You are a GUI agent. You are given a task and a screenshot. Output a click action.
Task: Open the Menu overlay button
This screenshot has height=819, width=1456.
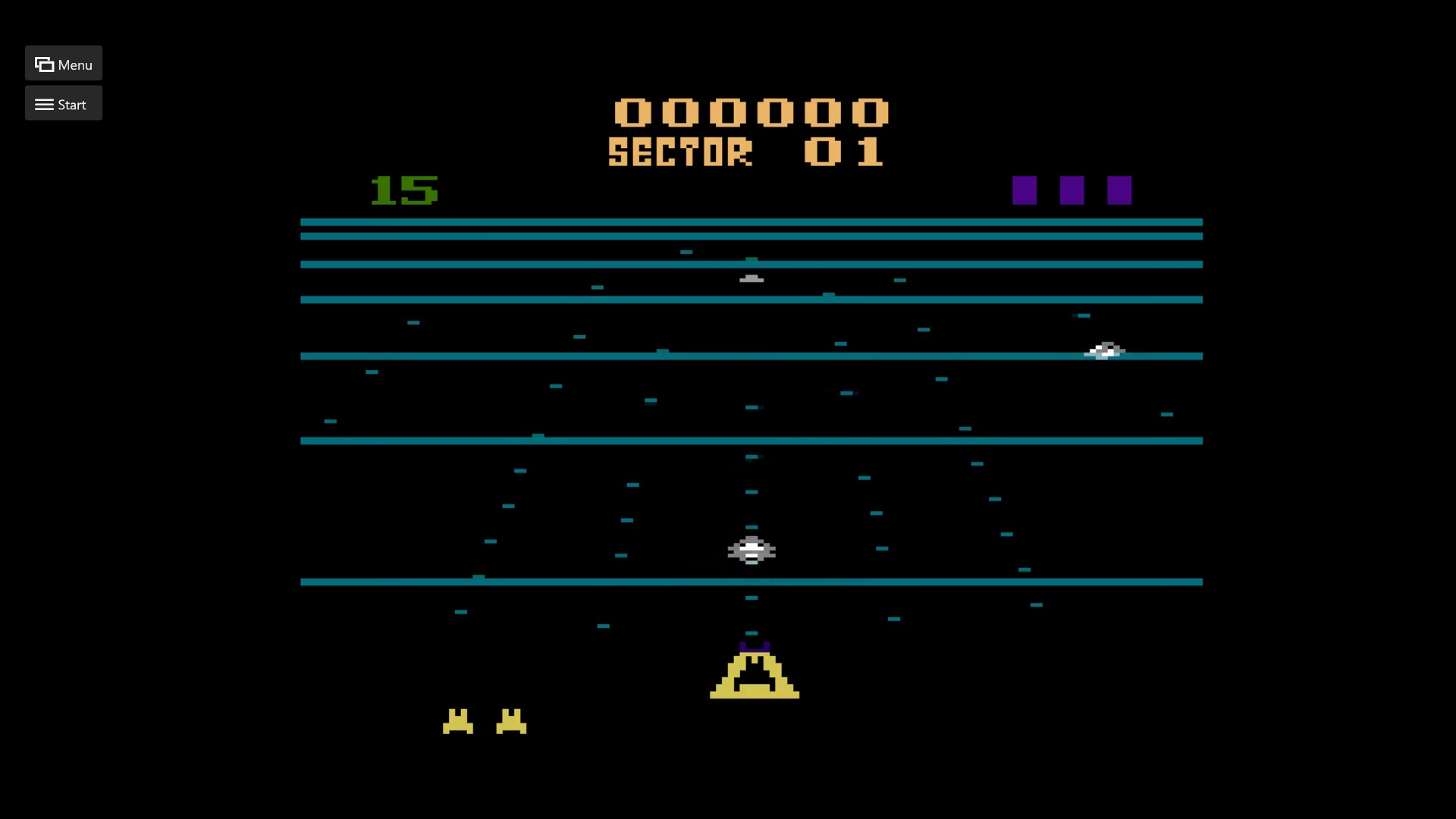point(64,64)
